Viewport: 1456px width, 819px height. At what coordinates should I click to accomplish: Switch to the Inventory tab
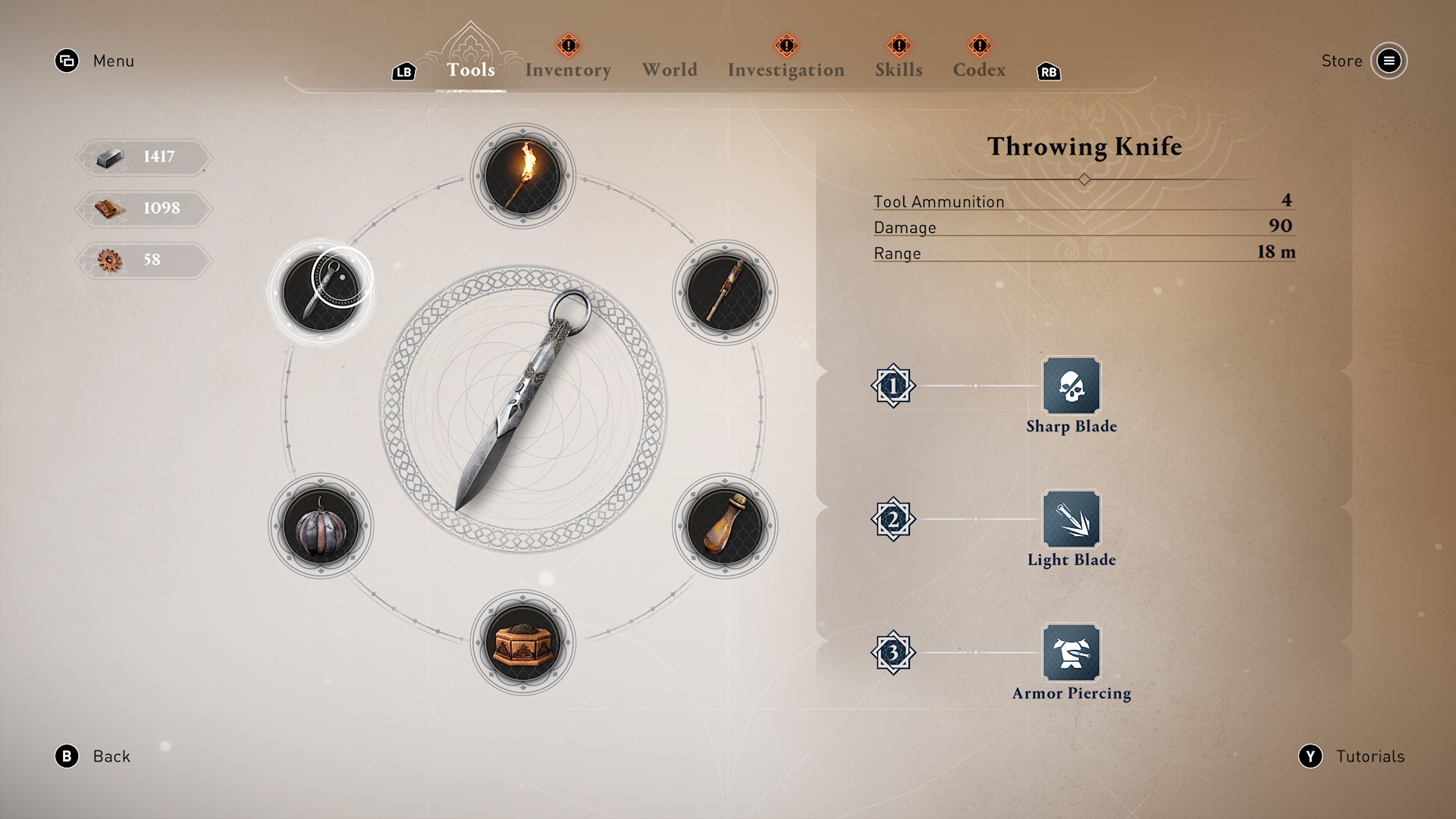[568, 70]
